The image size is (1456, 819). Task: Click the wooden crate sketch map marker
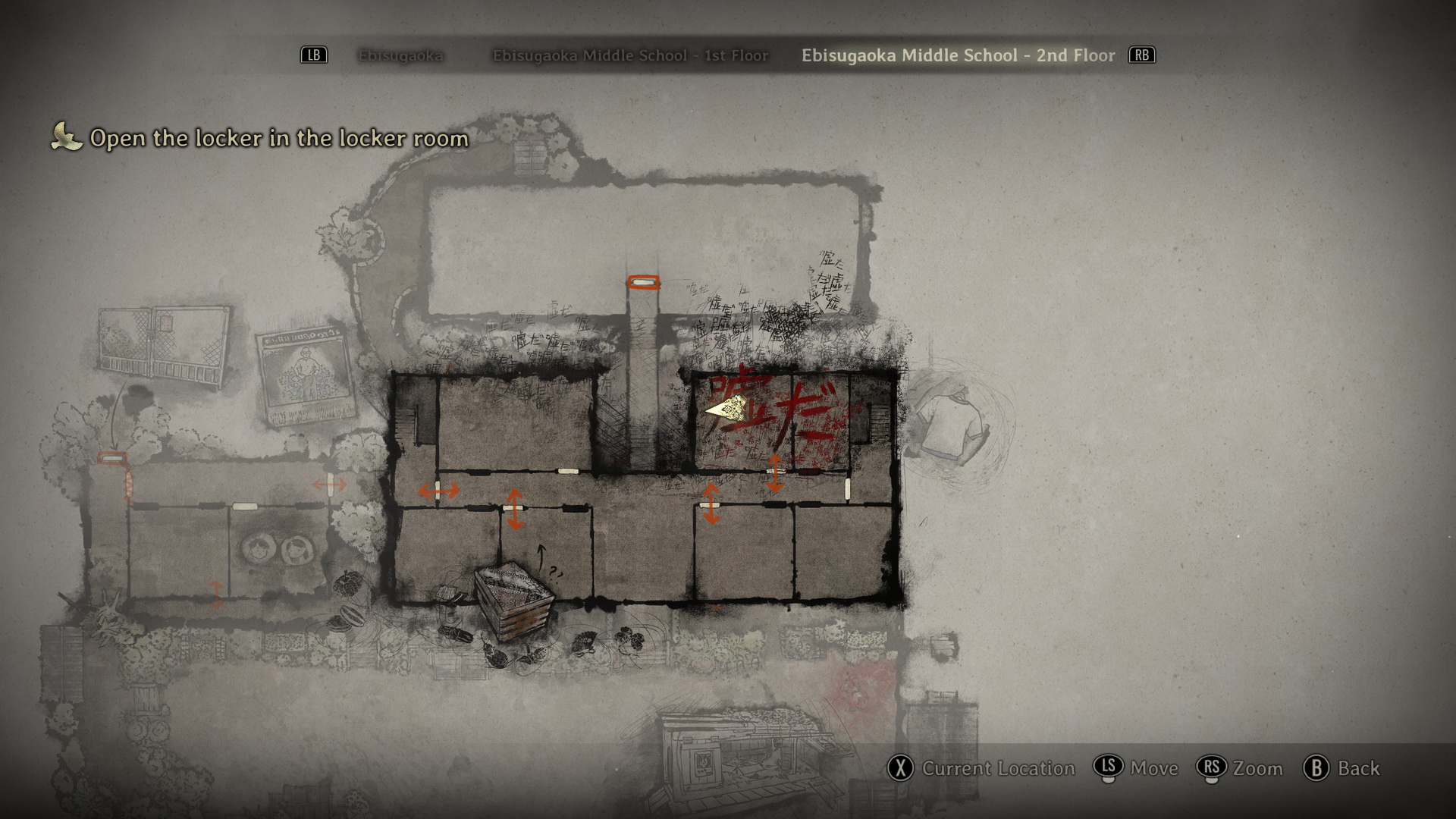514,598
